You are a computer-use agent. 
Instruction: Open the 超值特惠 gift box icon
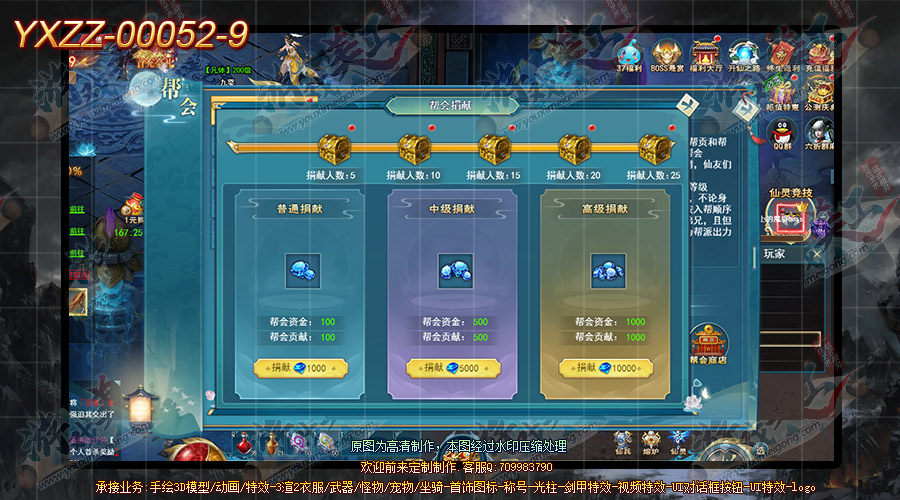[x=783, y=92]
